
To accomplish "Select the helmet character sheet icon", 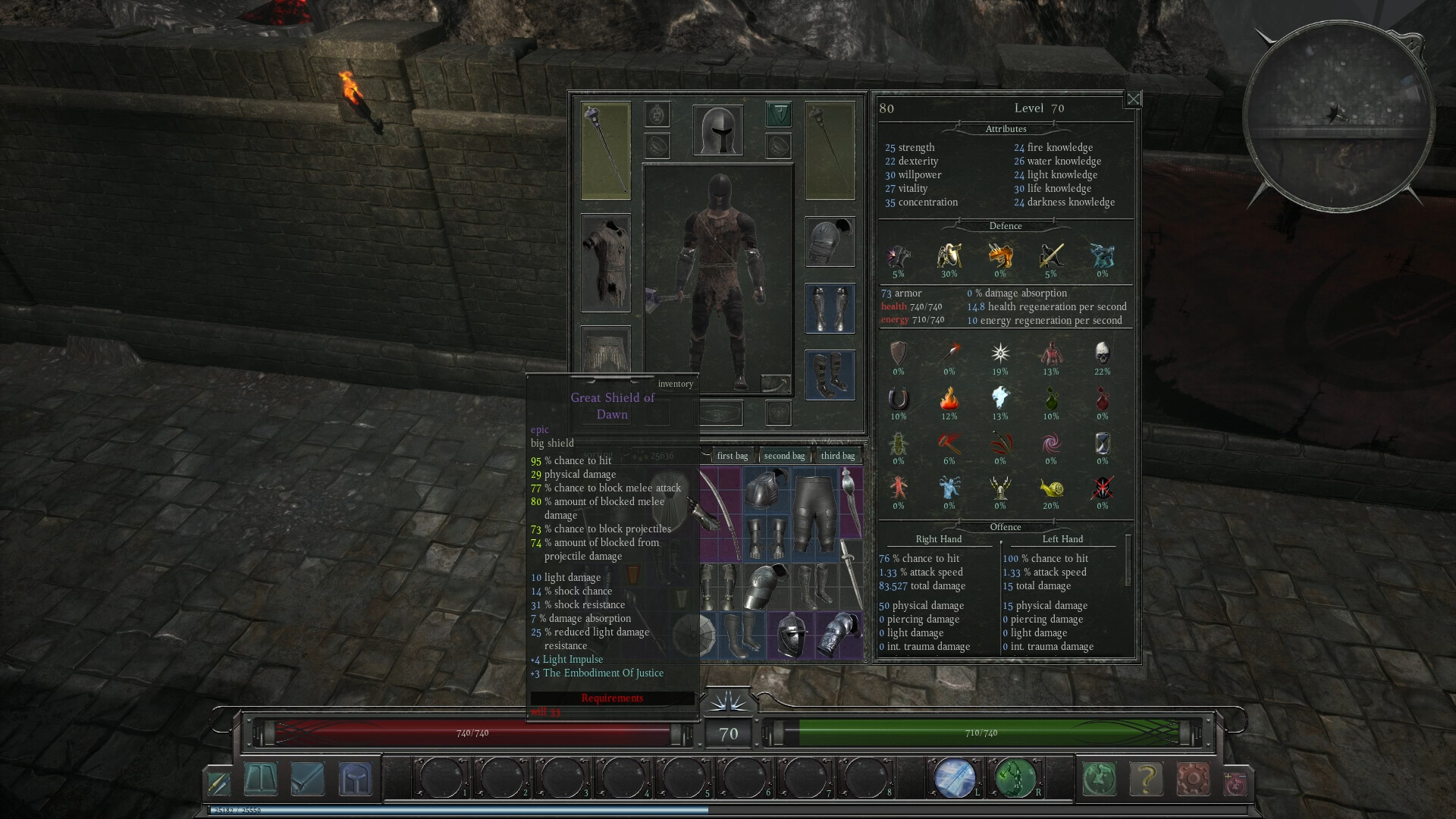I will coord(355,780).
